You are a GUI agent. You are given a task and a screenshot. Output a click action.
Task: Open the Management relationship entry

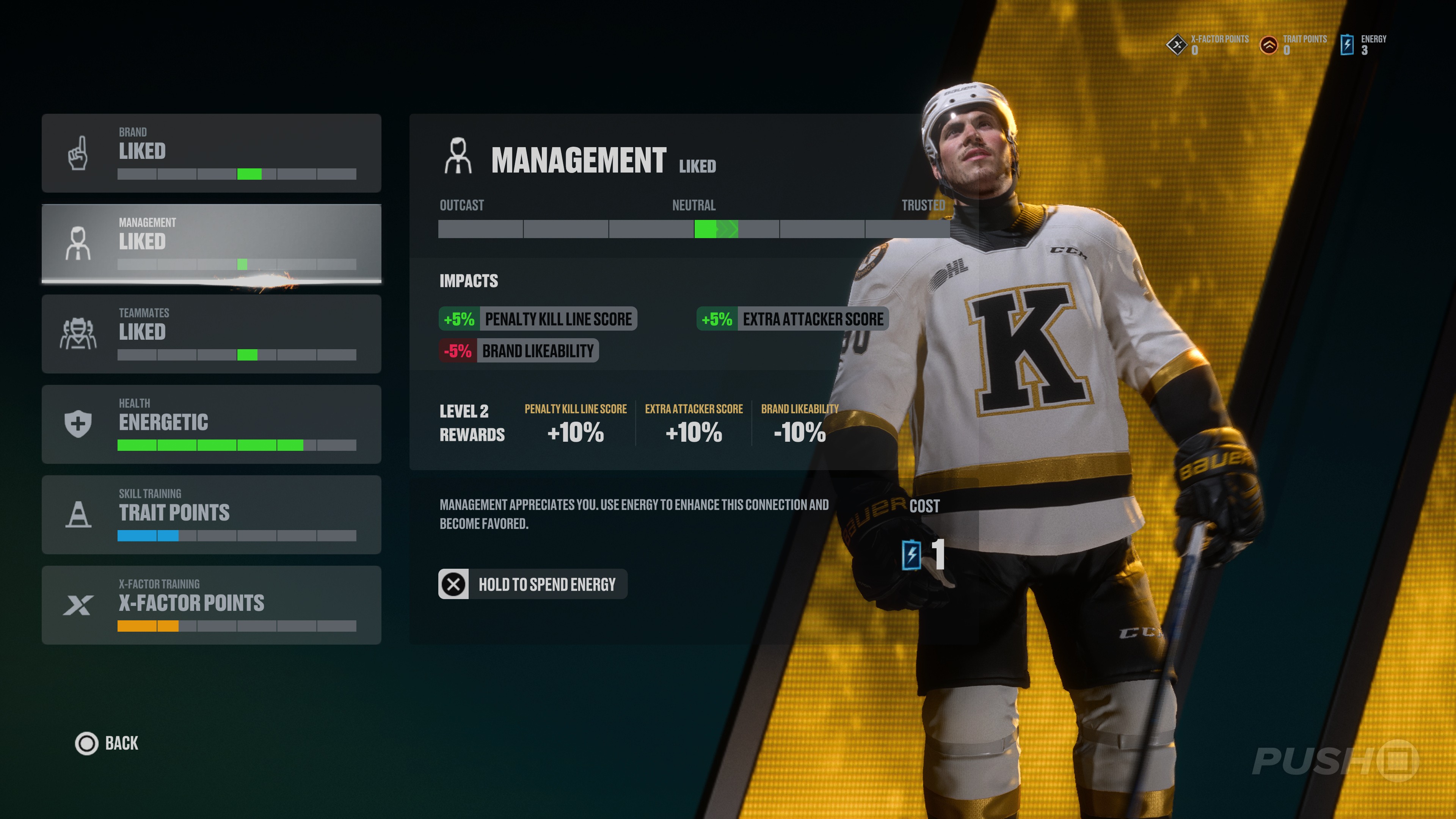click(x=211, y=243)
